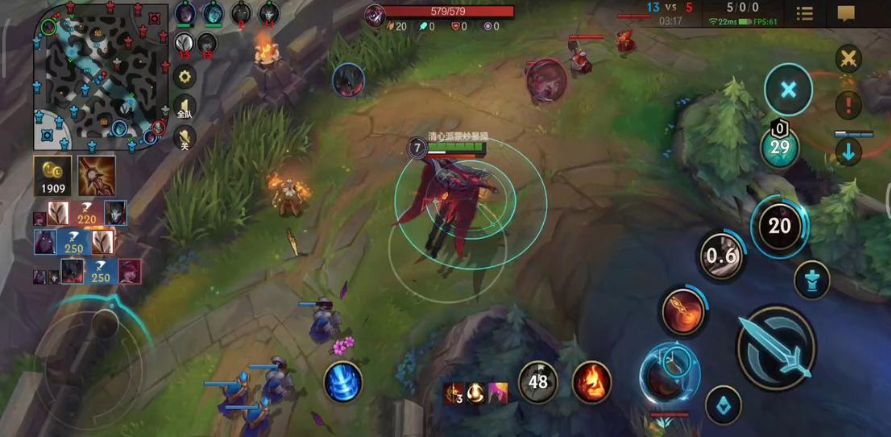Open the chat speech bubble
This screenshot has width=891, height=437.
[846, 13]
